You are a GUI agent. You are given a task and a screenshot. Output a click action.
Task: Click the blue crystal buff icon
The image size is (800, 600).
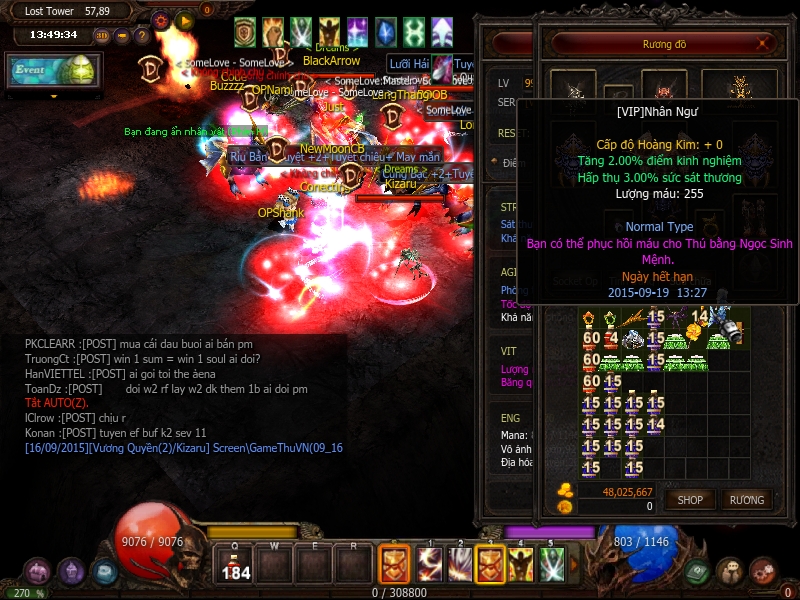click(x=386, y=31)
